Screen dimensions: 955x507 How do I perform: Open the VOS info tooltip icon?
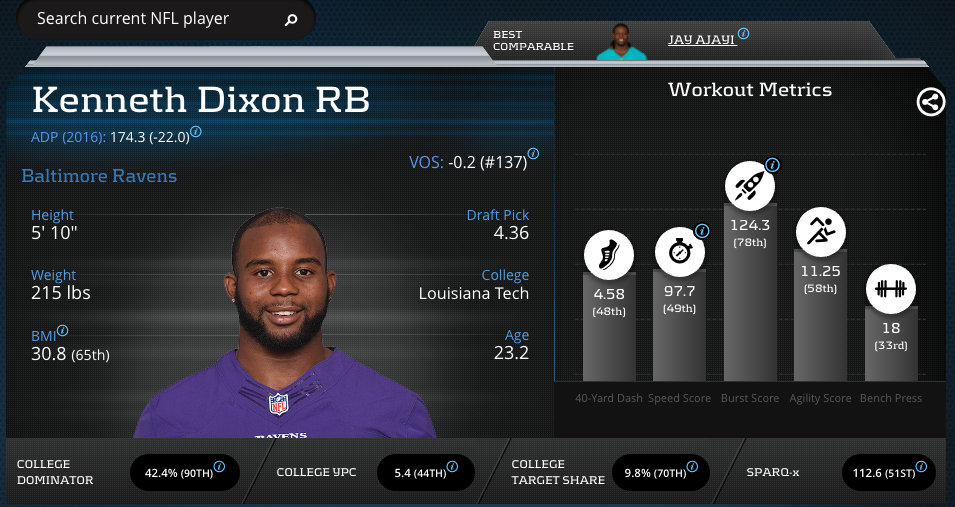coord(533,154)
